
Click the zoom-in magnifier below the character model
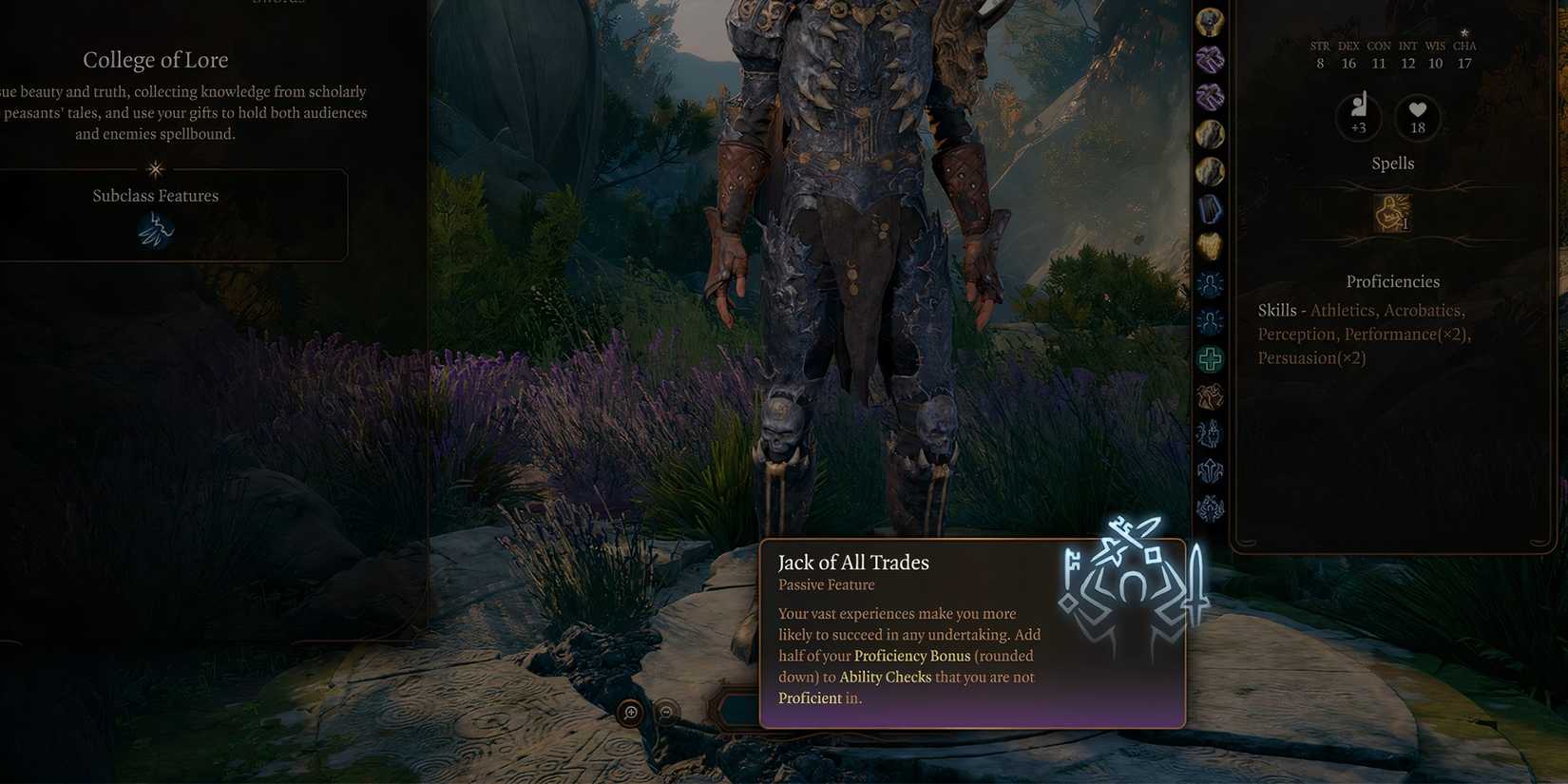630,712
